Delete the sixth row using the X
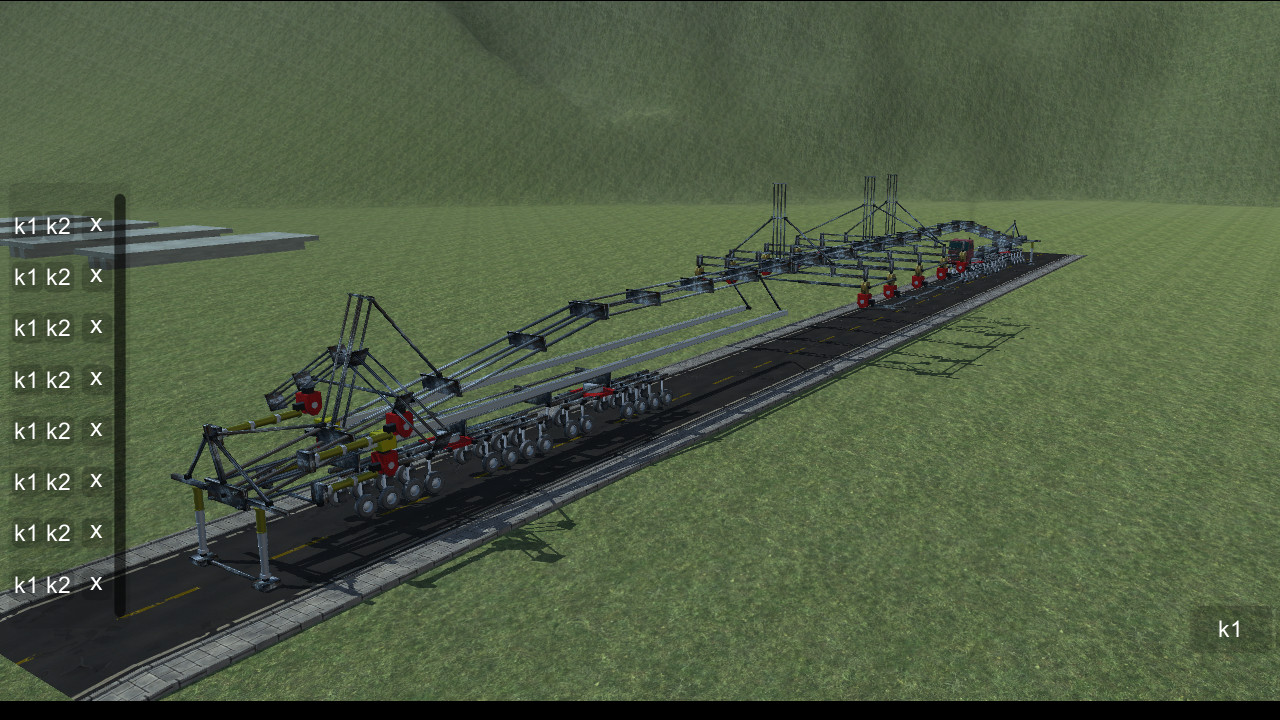1280x720 pixels. [95, 482]
